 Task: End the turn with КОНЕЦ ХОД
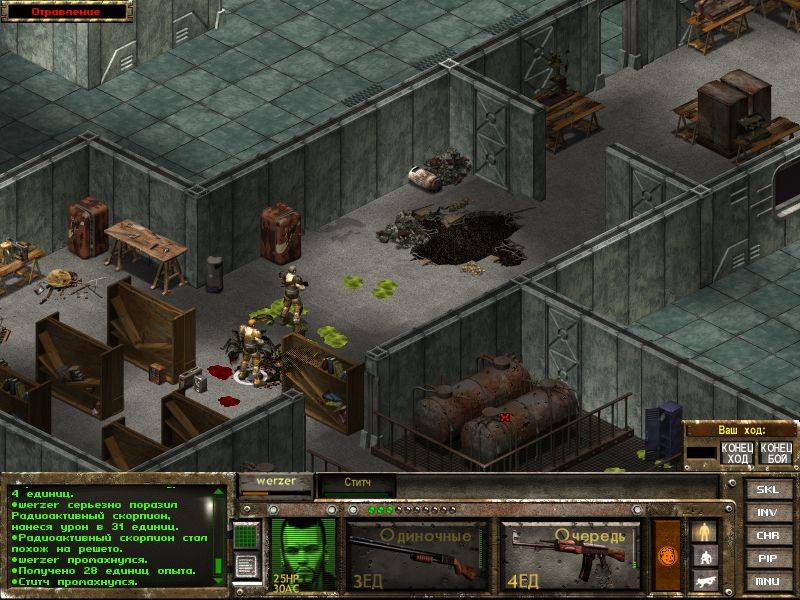735,452
